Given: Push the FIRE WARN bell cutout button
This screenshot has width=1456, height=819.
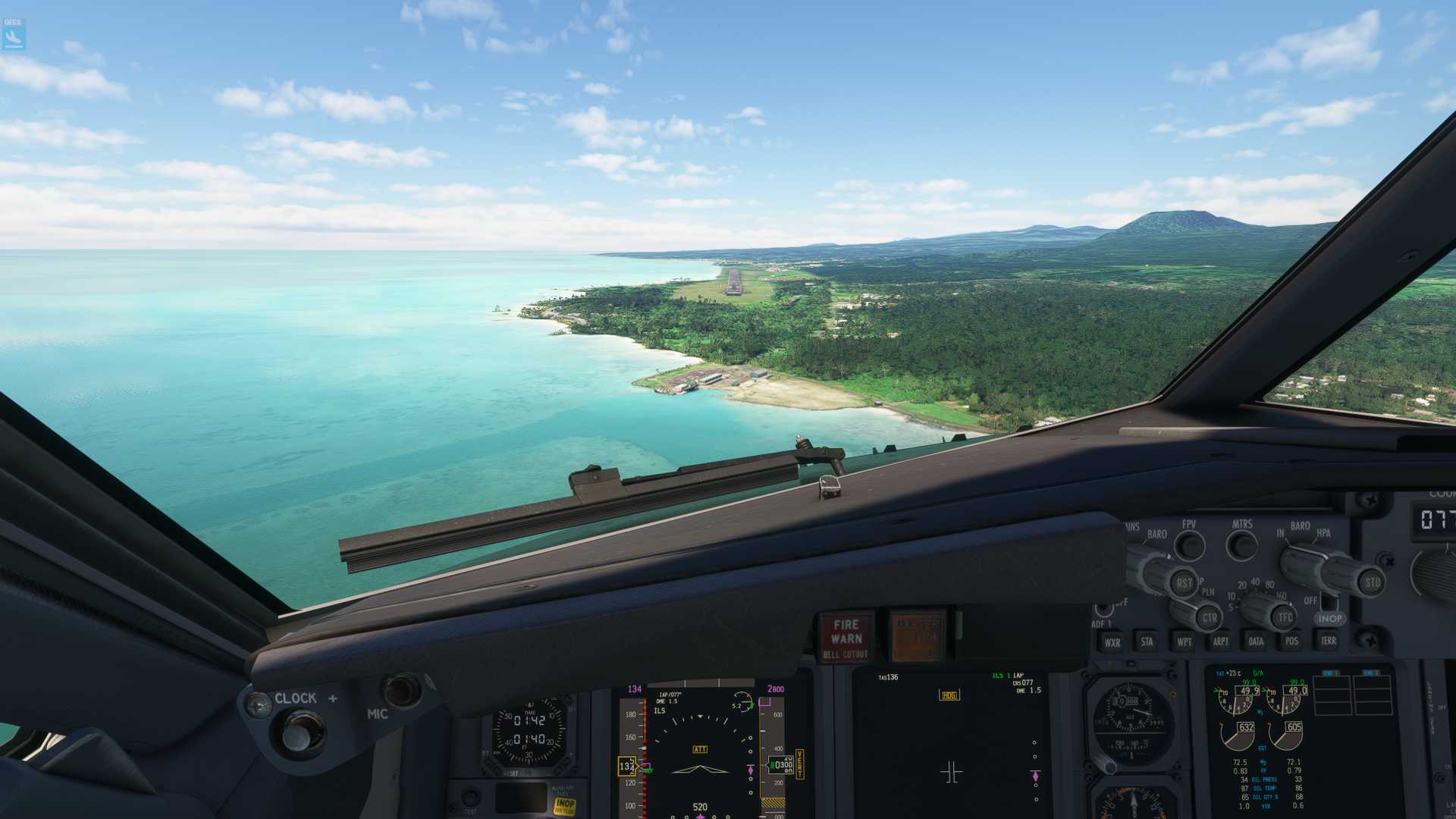Looking at the screenshot, I should click(x=846, y=637).
